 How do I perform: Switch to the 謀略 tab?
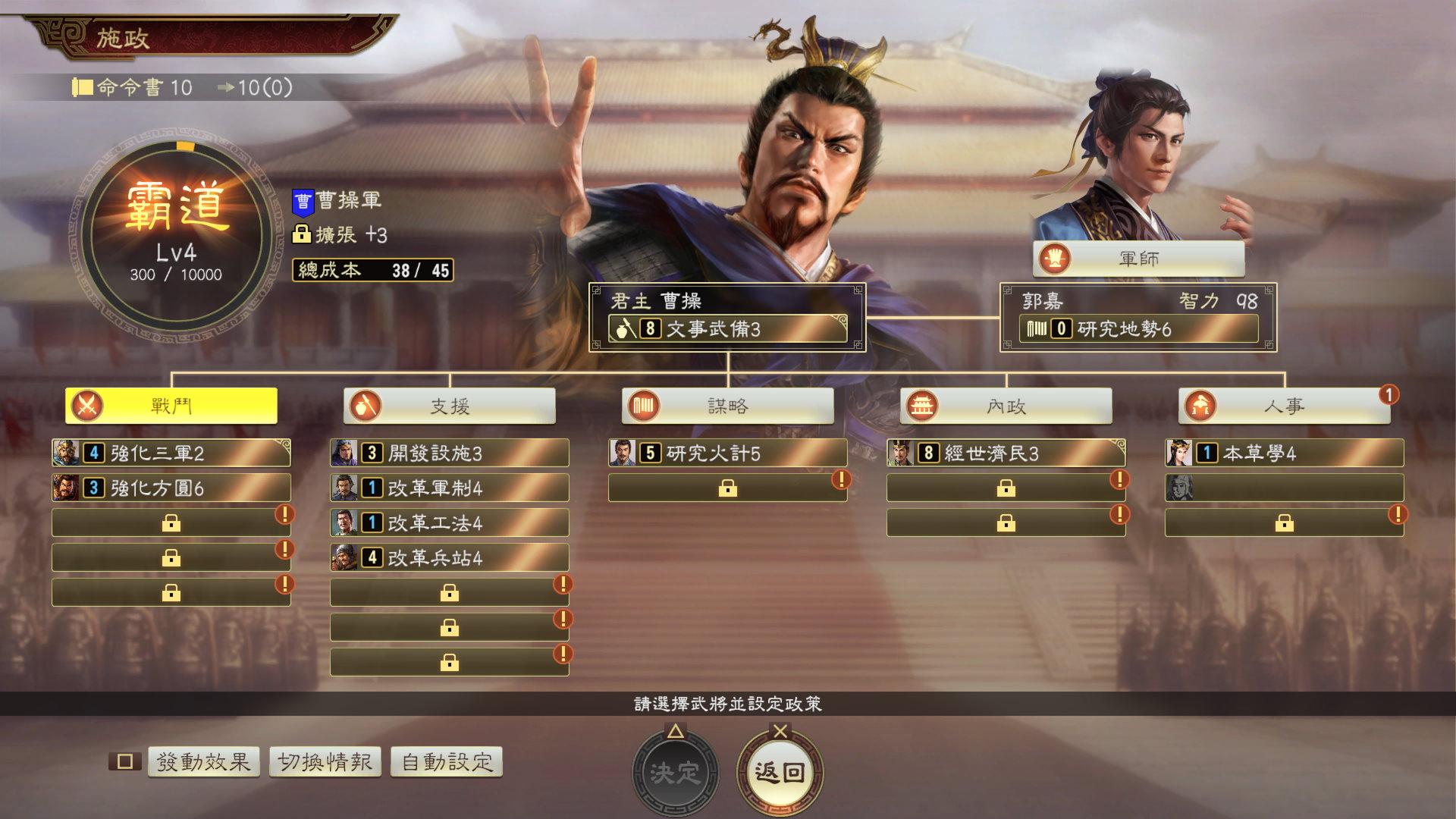click(728, 406)
